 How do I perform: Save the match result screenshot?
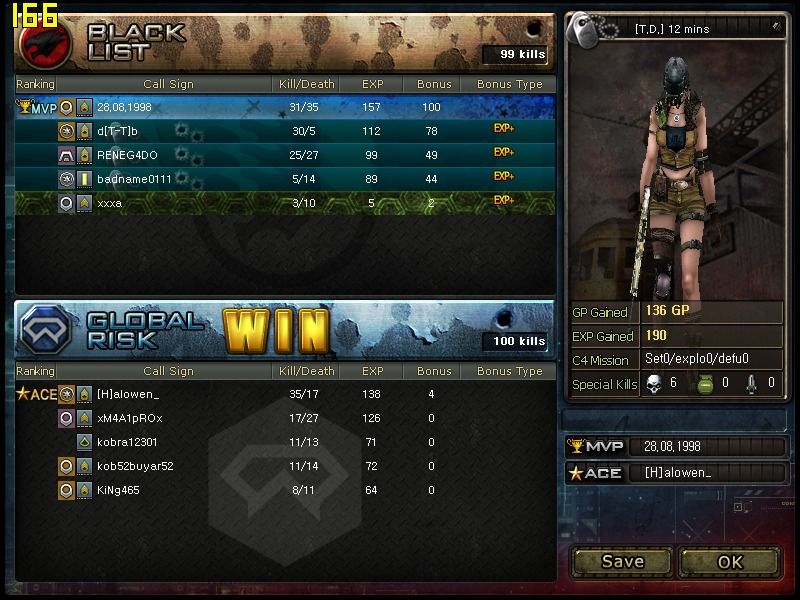622,561
